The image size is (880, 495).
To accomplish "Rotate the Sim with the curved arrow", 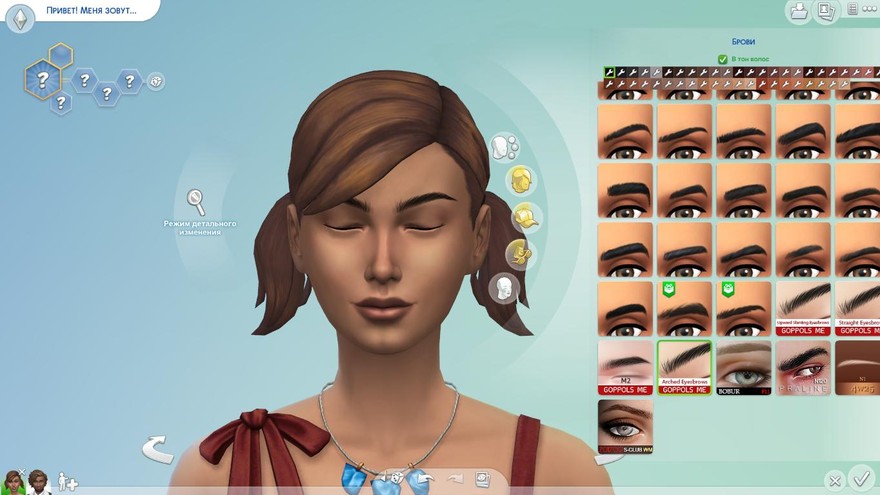I will (157, 449).
